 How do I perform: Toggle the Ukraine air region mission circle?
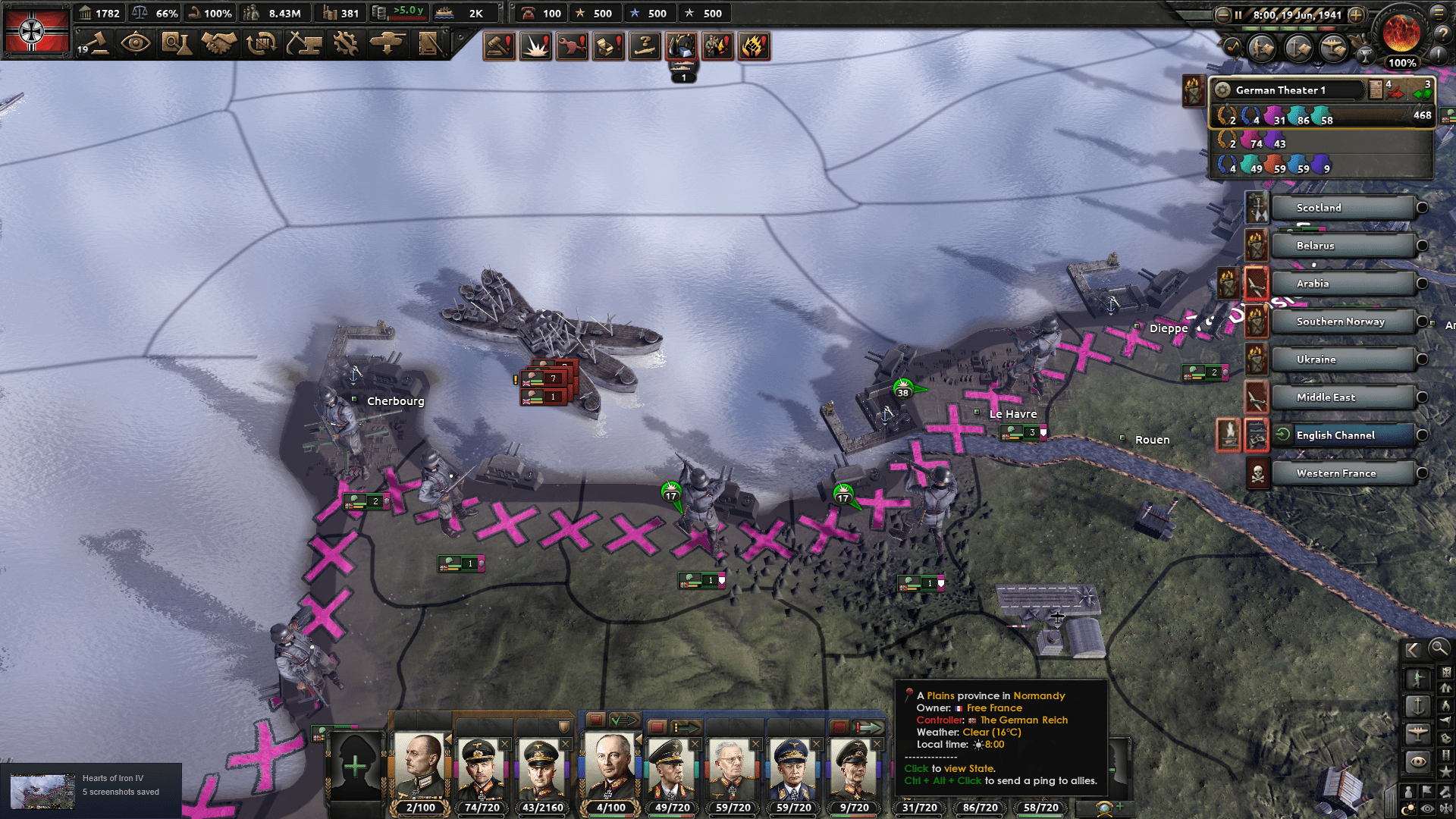click(1422, 359)
